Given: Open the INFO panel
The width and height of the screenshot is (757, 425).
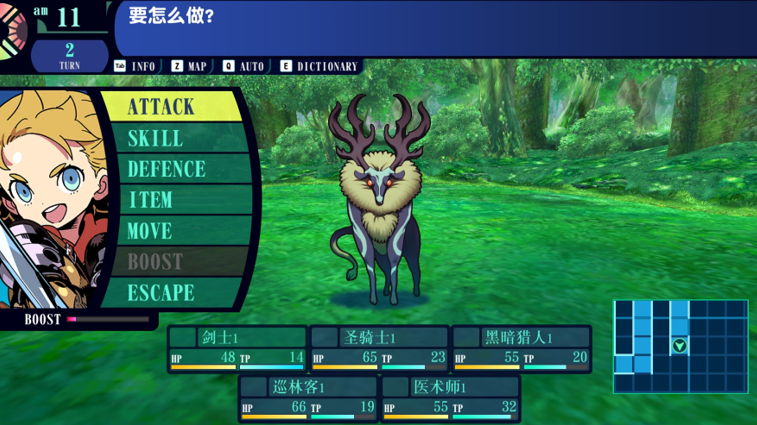Looking at the screenshot, I should pos(135,66).
